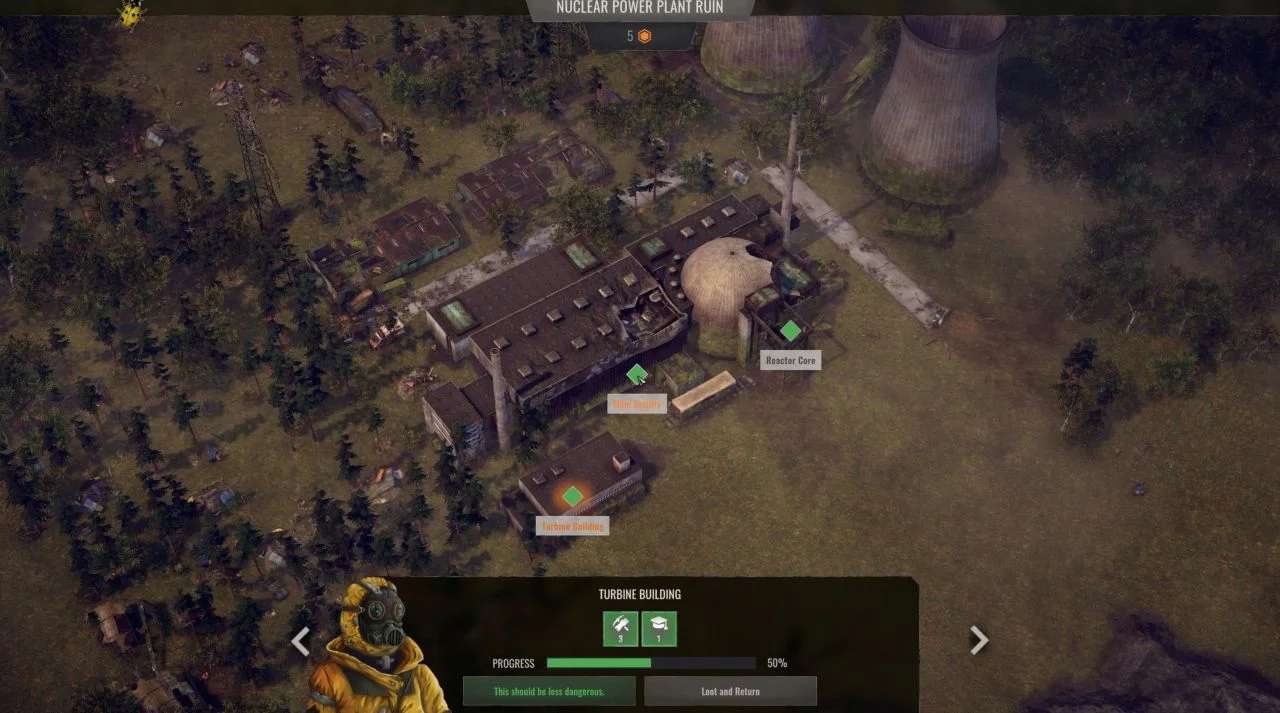Select the Turbine Building green marker

pyautogui.click(x=572, y=496)
